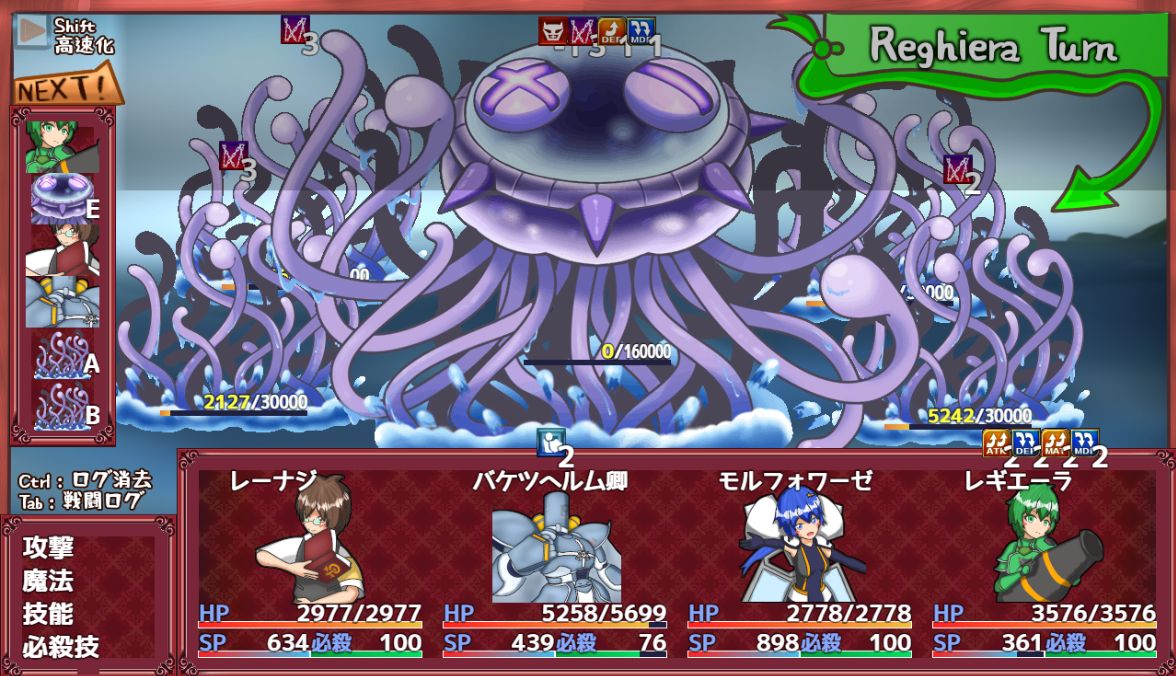Select the 必殺技 special move command
This screenshot has height=676, width=1176.
tap(61, 647)
